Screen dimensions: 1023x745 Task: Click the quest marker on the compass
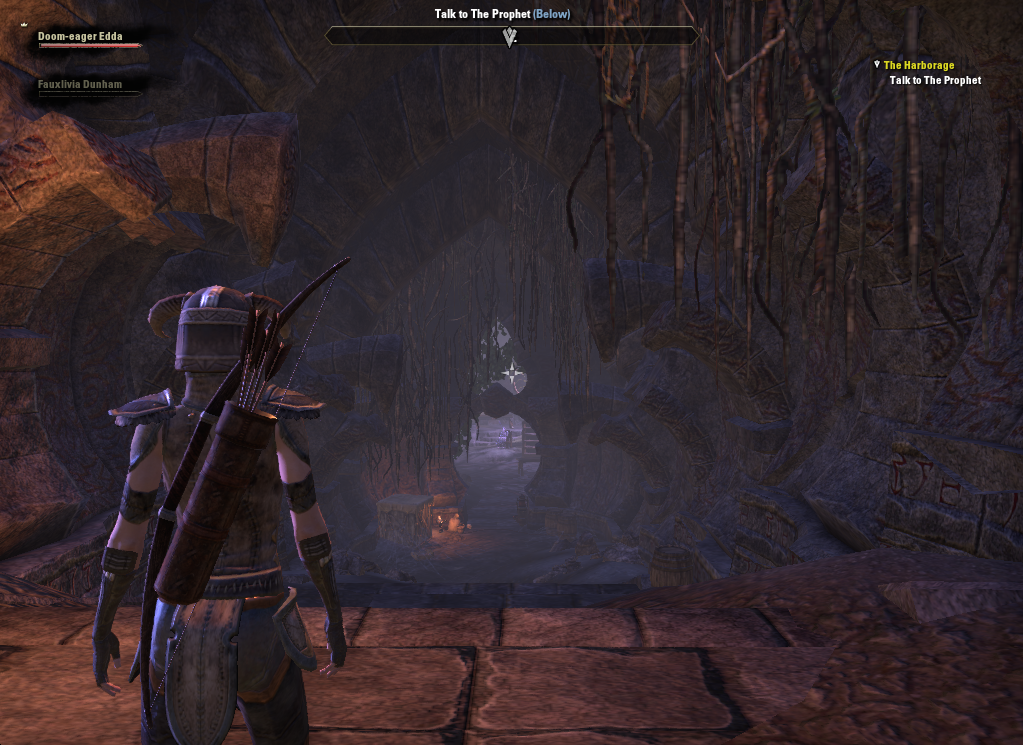(x=511, y=38)
